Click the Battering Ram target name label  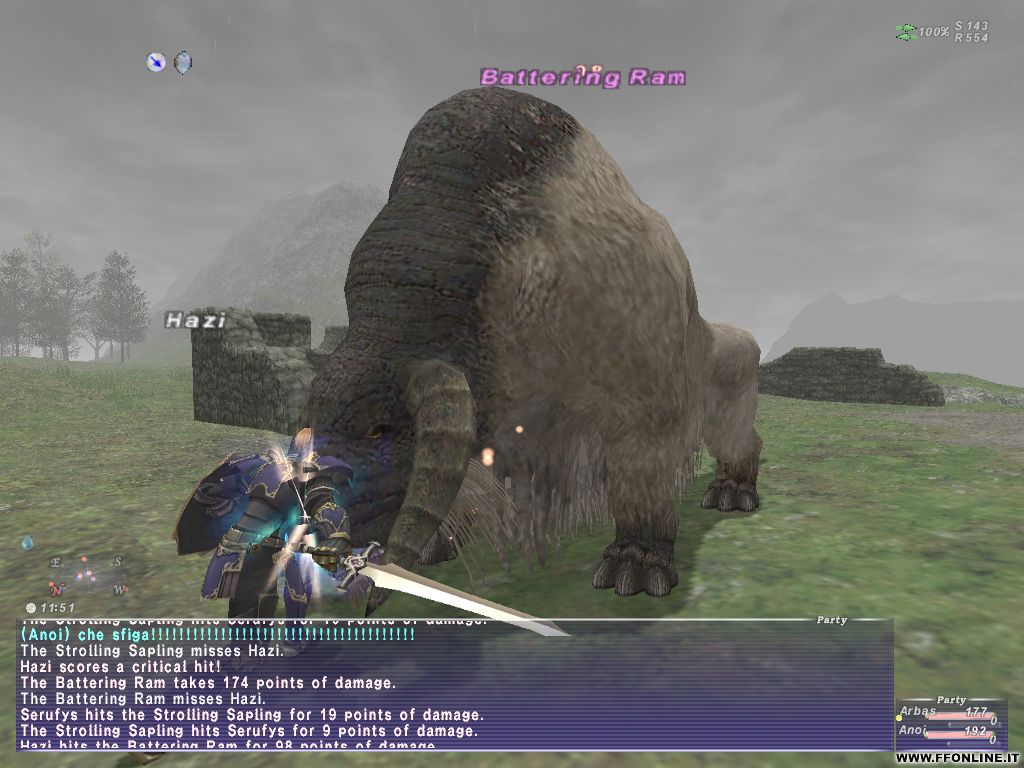point(583,77)
